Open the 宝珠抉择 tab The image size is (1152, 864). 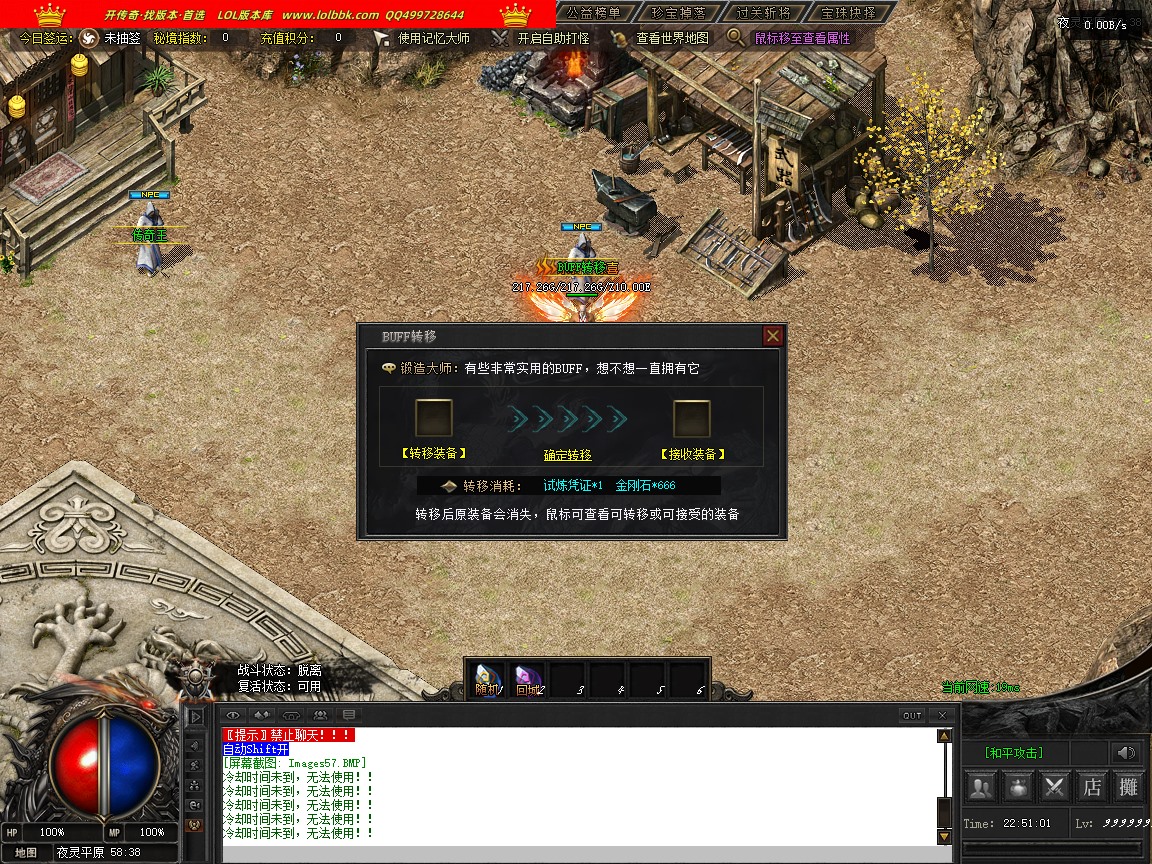click(x=848, y=13)
